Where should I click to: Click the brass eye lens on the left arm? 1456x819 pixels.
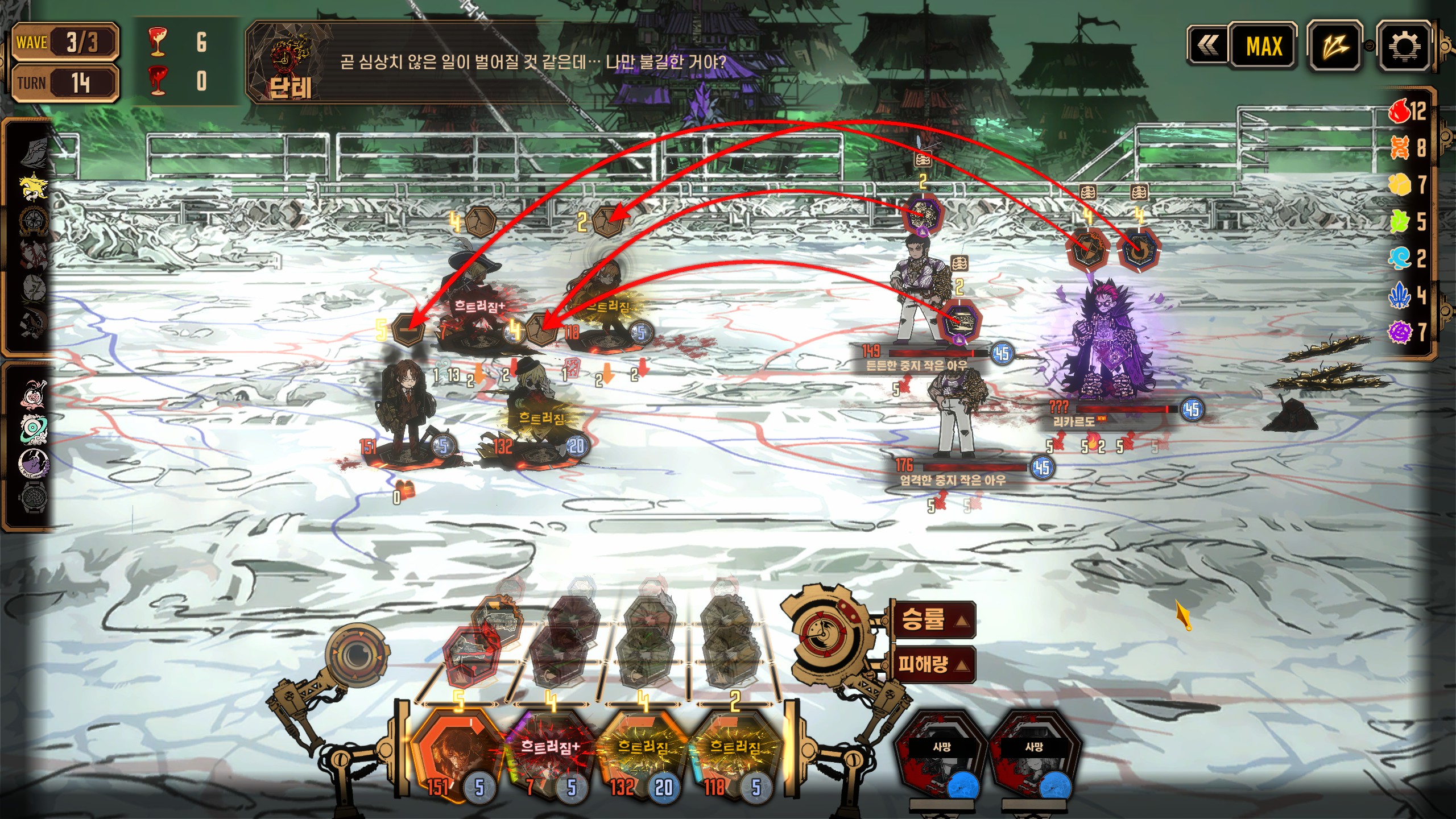357,654
